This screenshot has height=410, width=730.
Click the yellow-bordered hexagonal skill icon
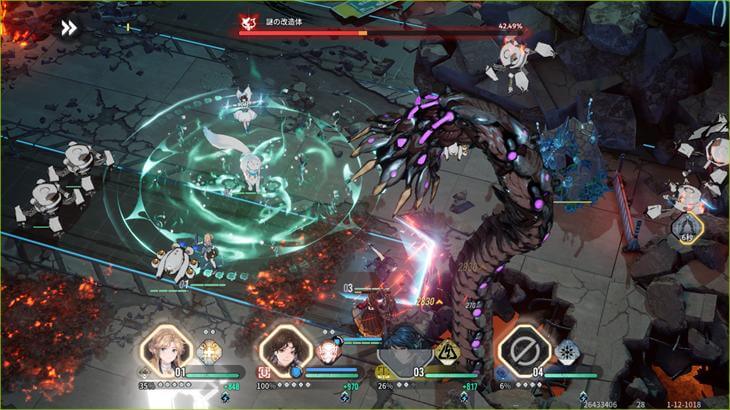click(687, 231)
